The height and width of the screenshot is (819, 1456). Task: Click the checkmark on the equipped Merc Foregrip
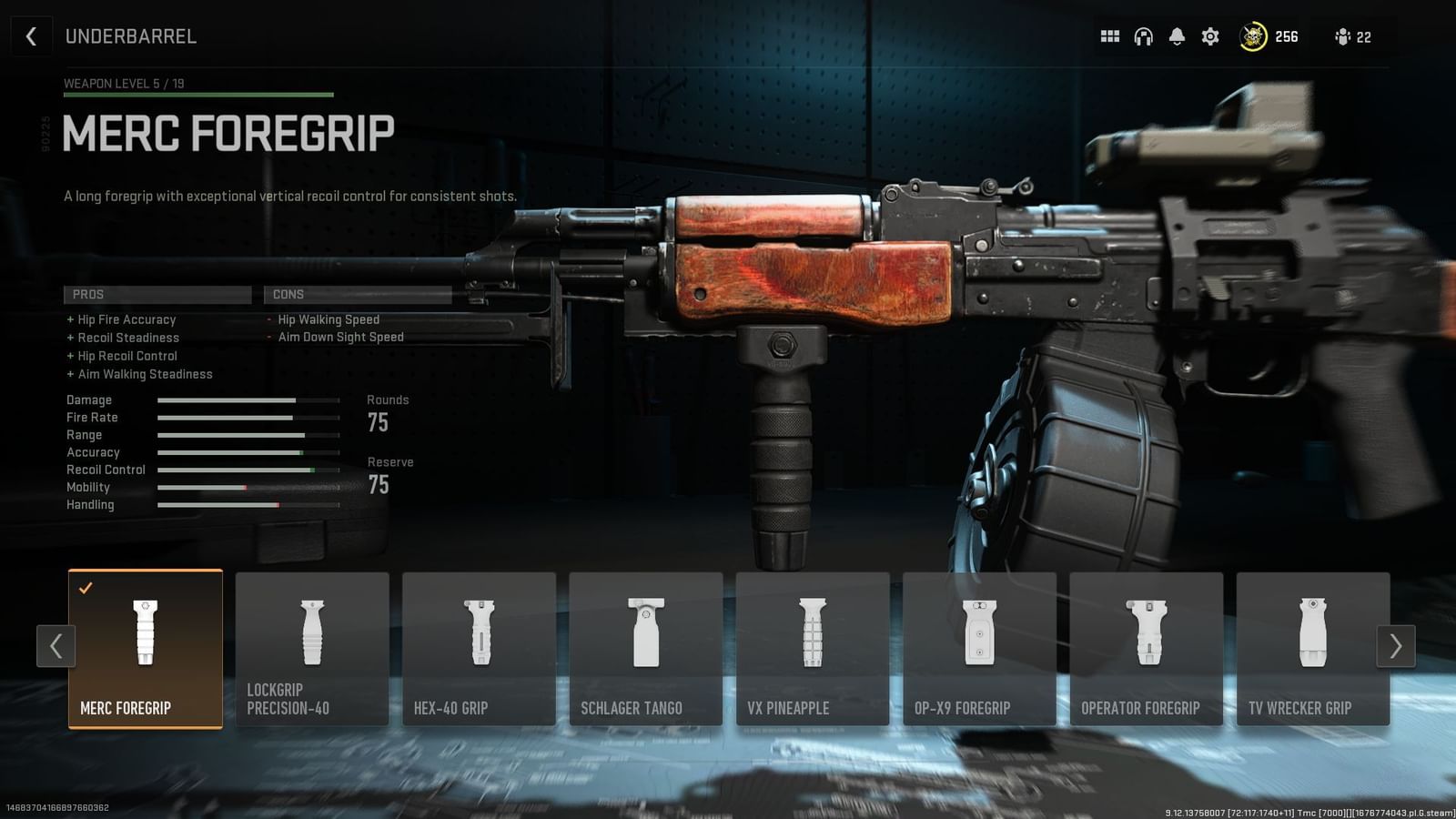click(x=86, y=587)
